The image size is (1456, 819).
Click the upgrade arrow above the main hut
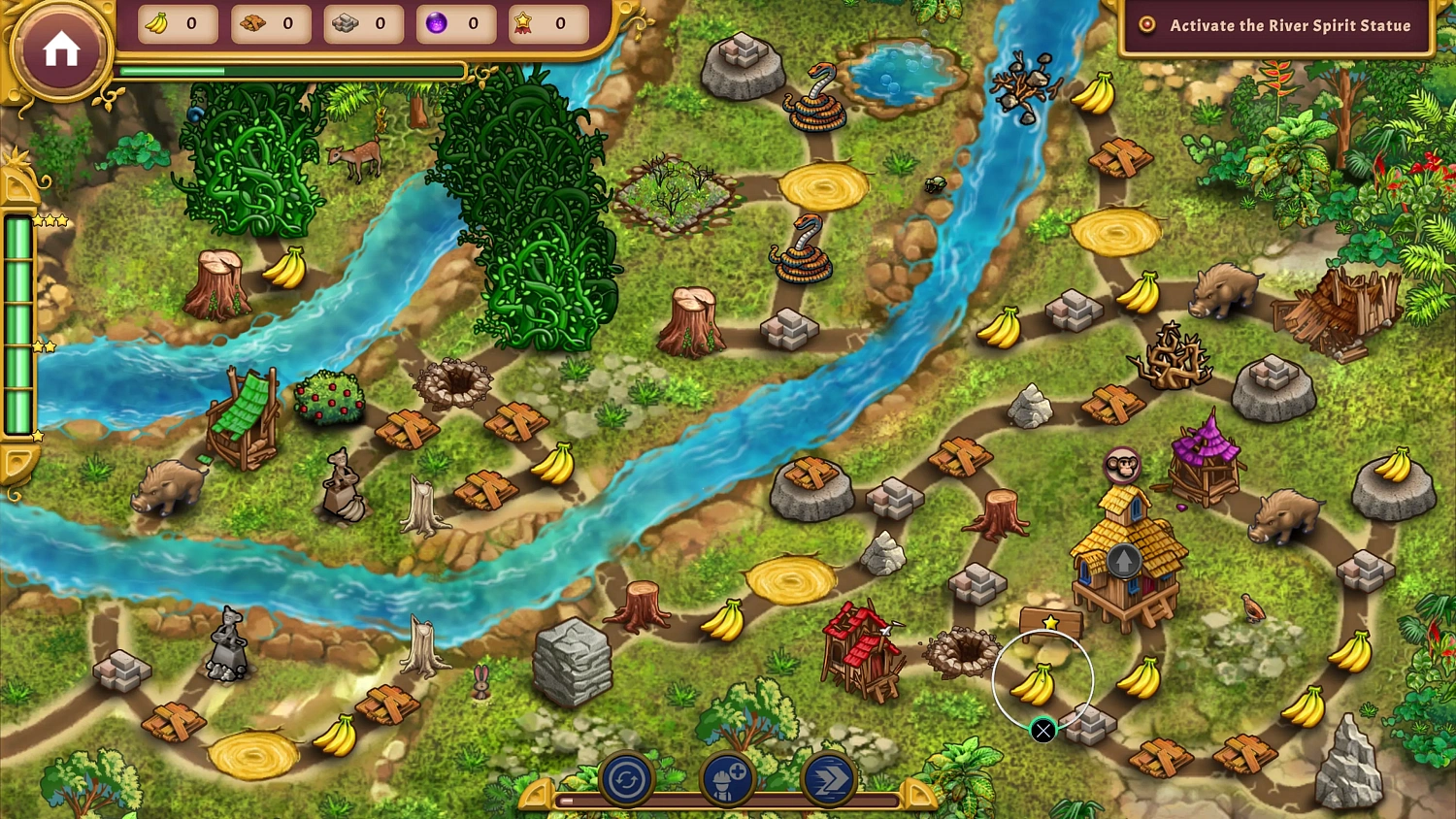[1124, 560]
